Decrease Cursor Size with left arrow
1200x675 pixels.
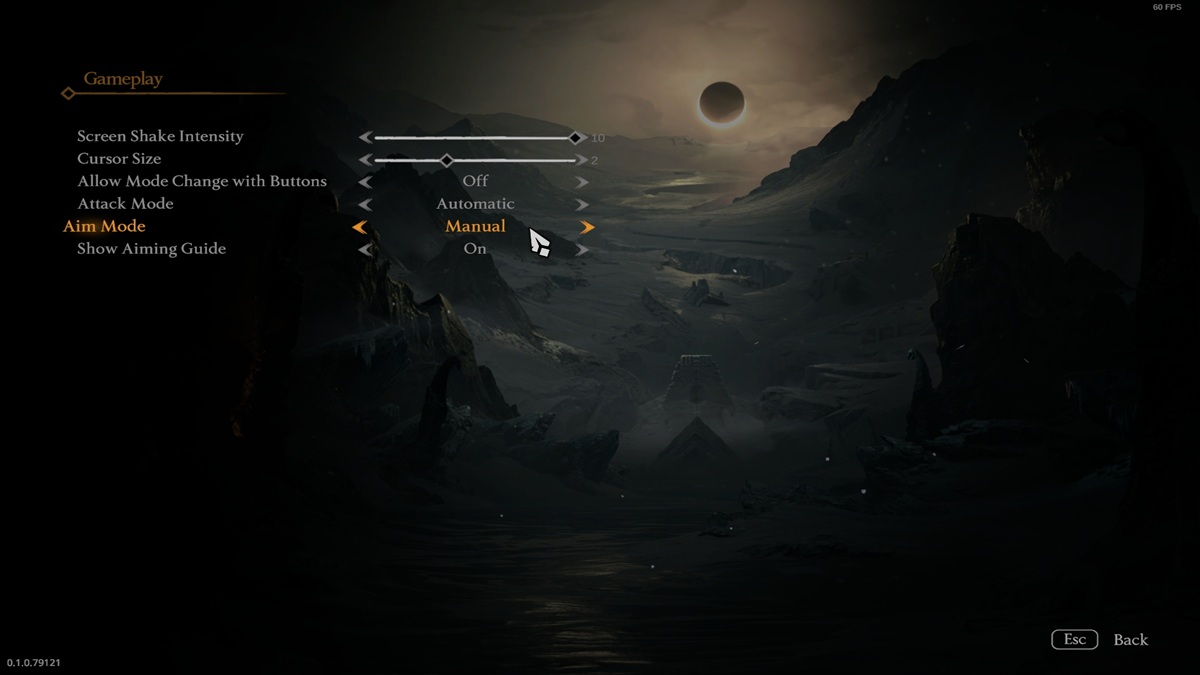[x=365, y=159]
